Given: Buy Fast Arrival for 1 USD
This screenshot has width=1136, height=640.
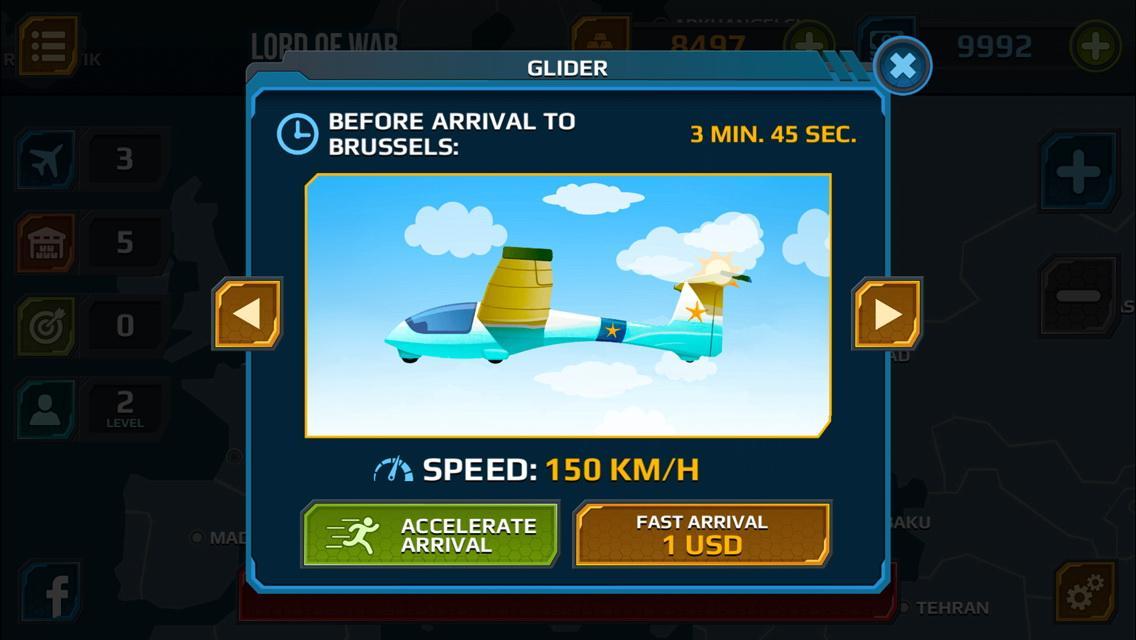Looking at the screenshot, I should (x=702, y=535).
